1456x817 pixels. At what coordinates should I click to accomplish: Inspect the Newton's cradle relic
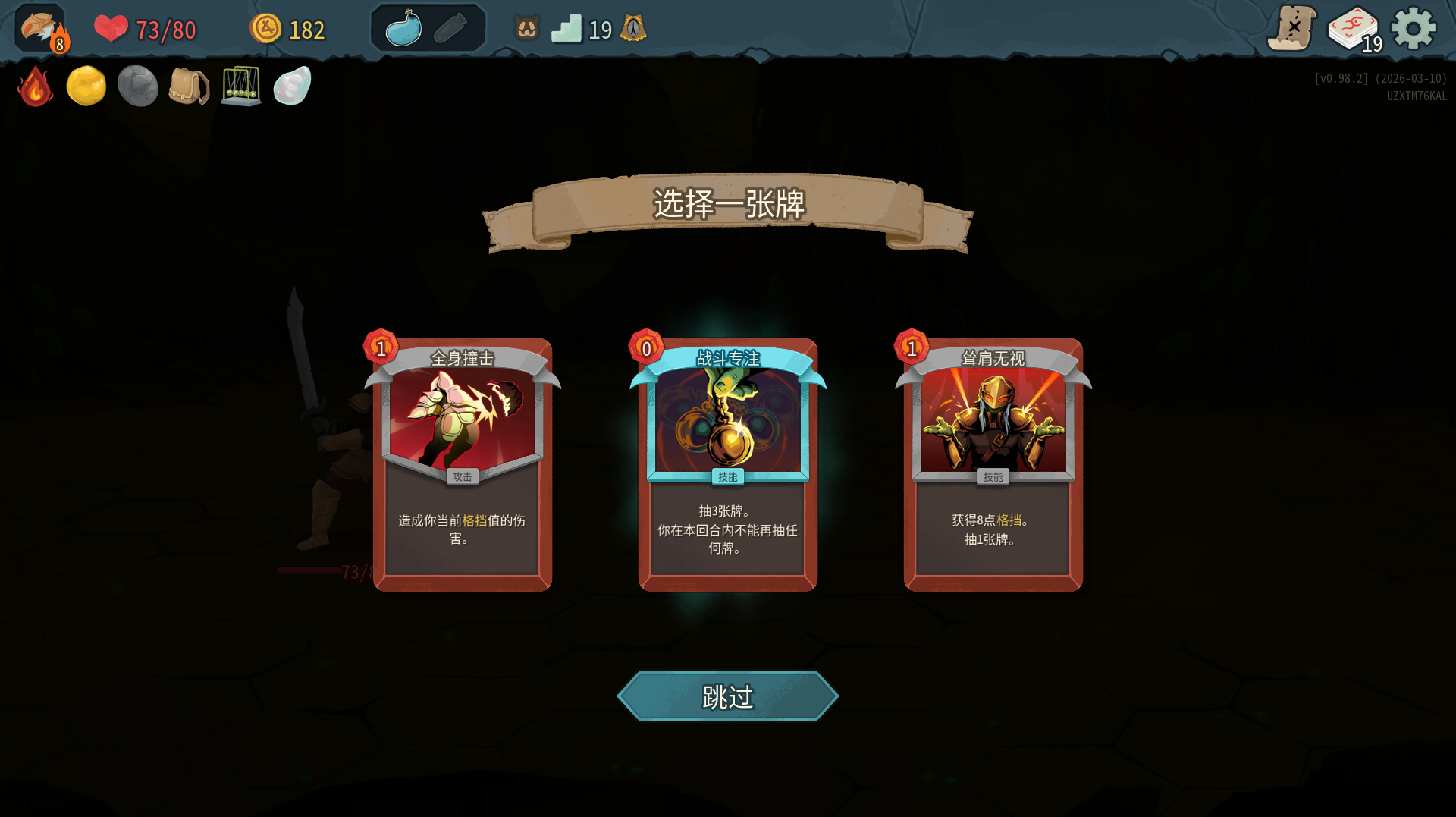(x=240, y=86)
